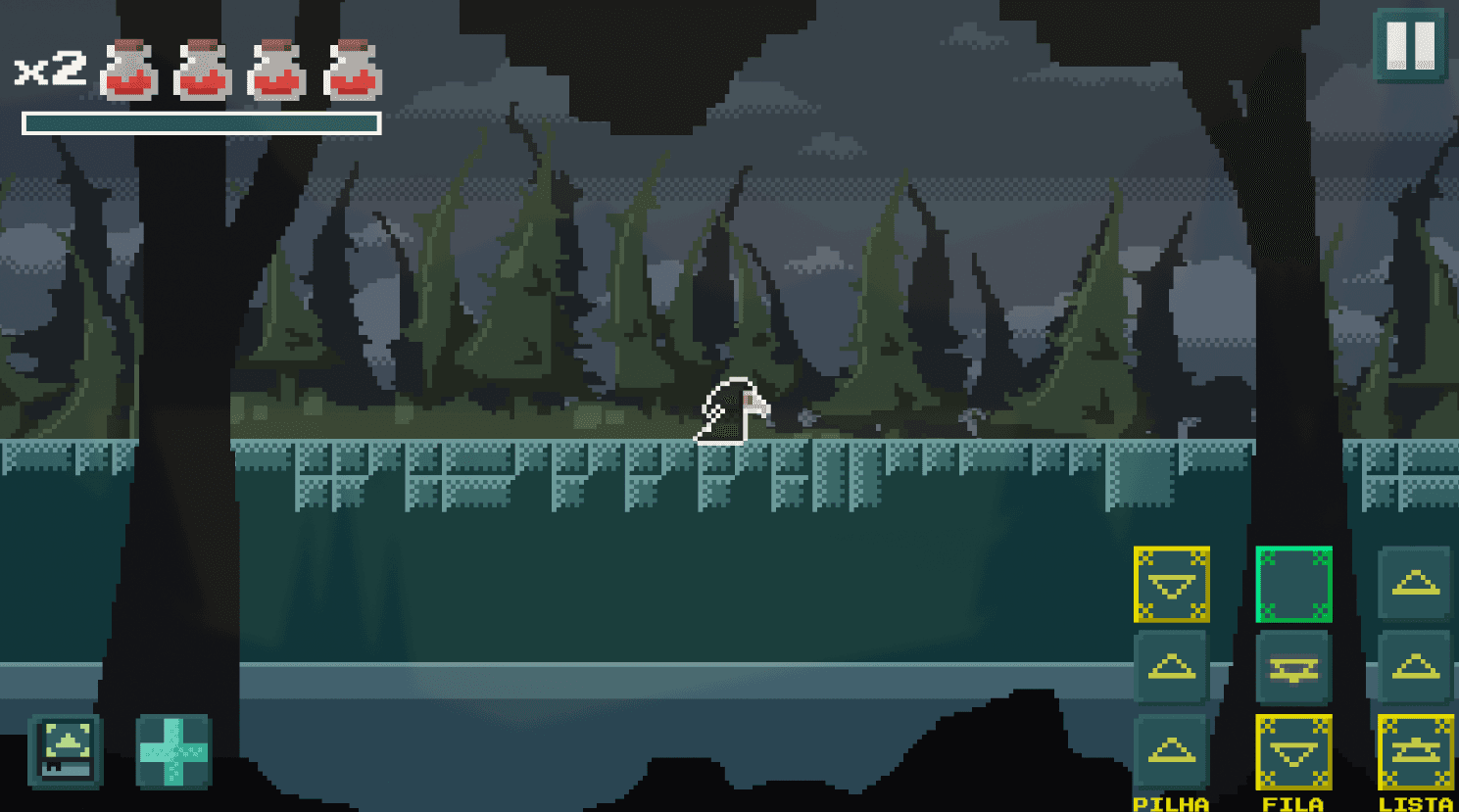
Task: Open the spellbook icon with the yellow triangle
Action: [66, 750]
